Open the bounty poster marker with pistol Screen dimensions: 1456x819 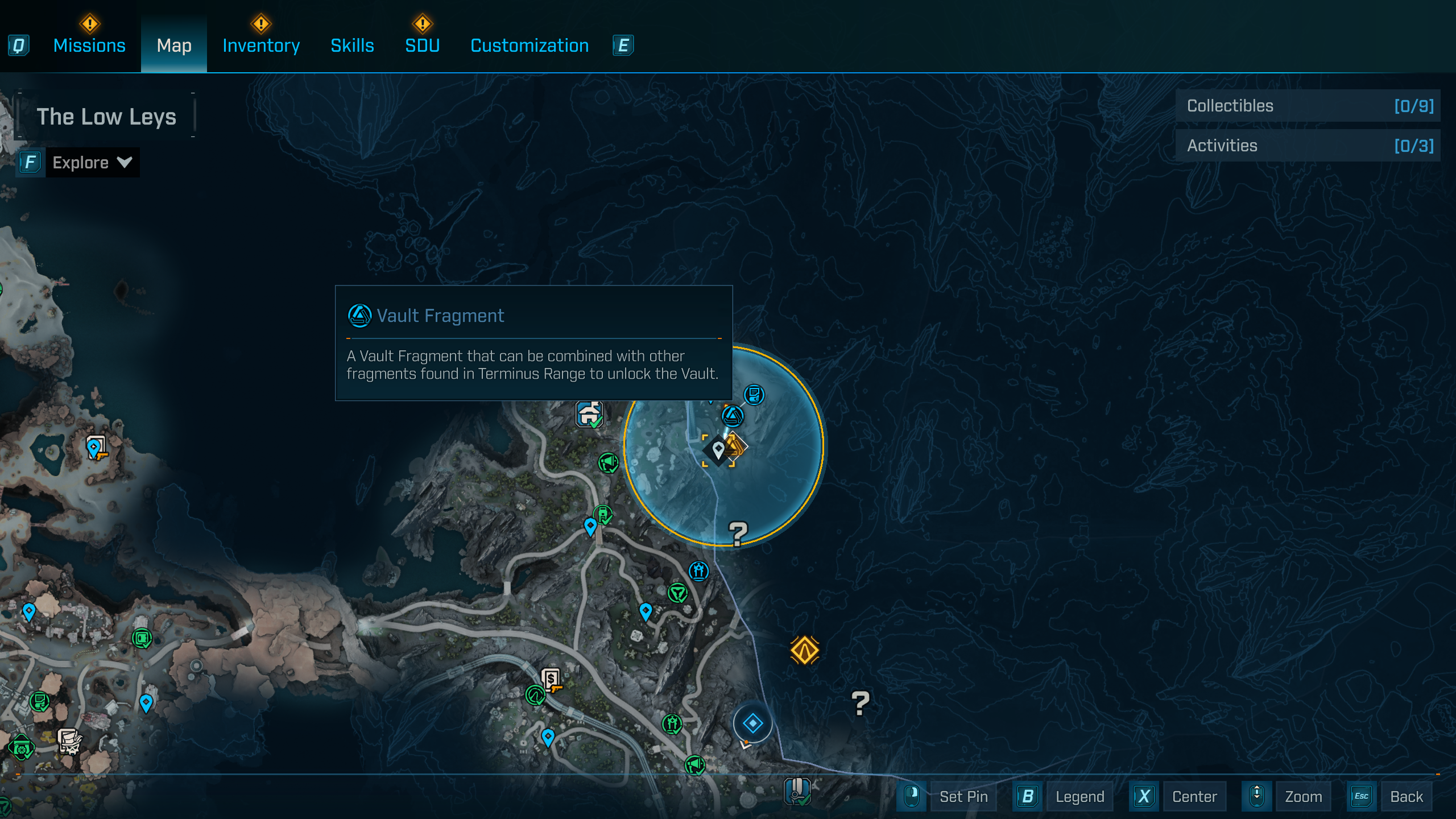click(550, 679)
